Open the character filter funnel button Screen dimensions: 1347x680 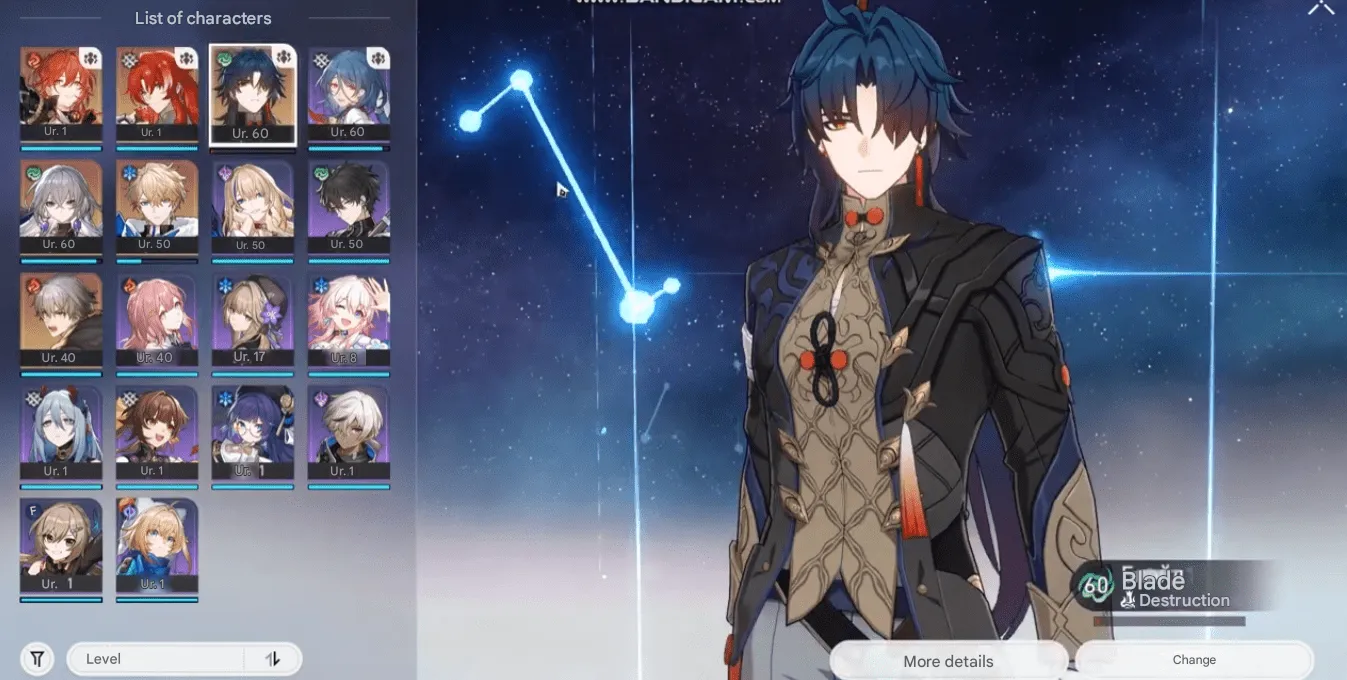37,659
